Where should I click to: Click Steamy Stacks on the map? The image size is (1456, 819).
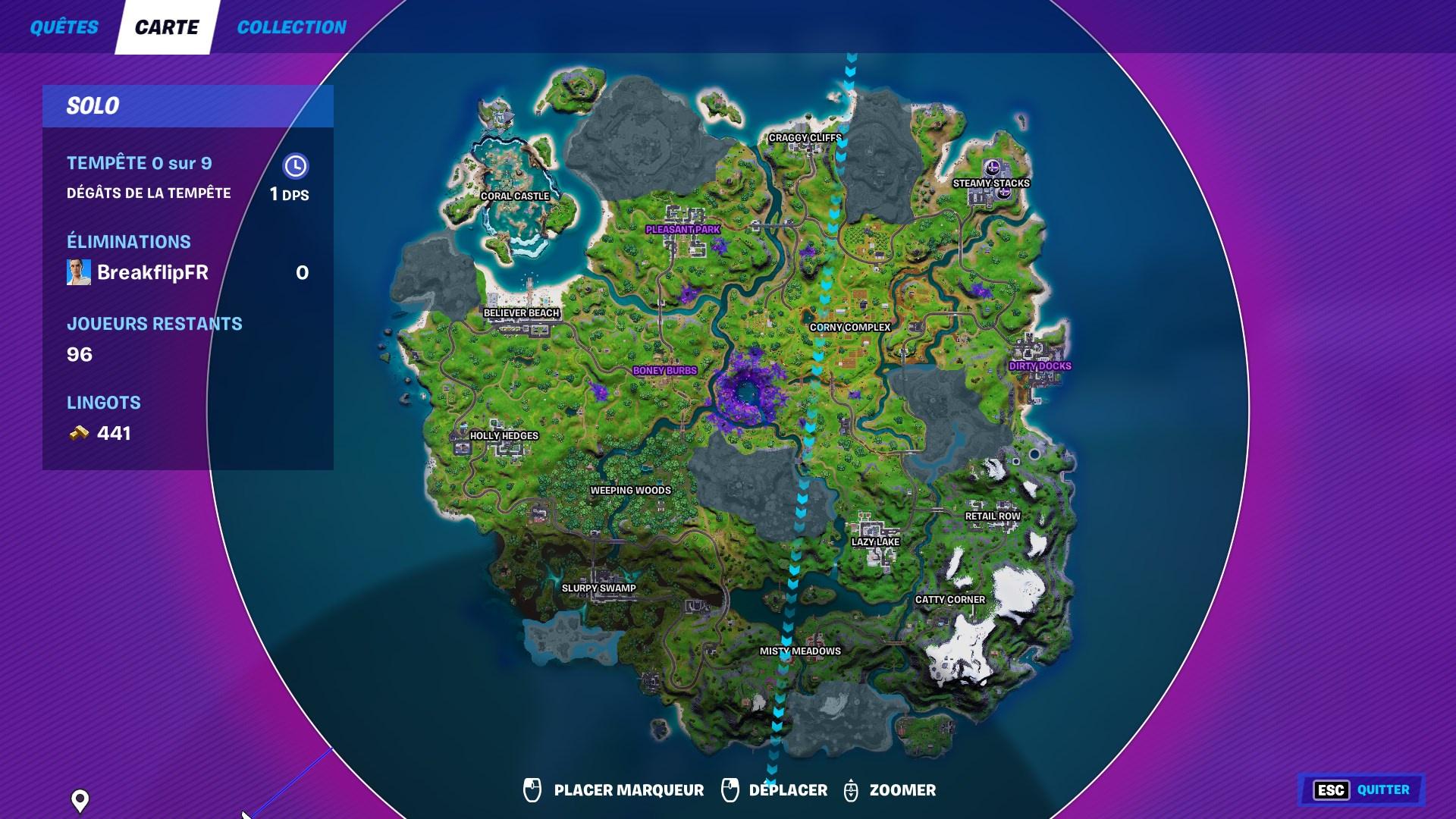click(991, 182)
